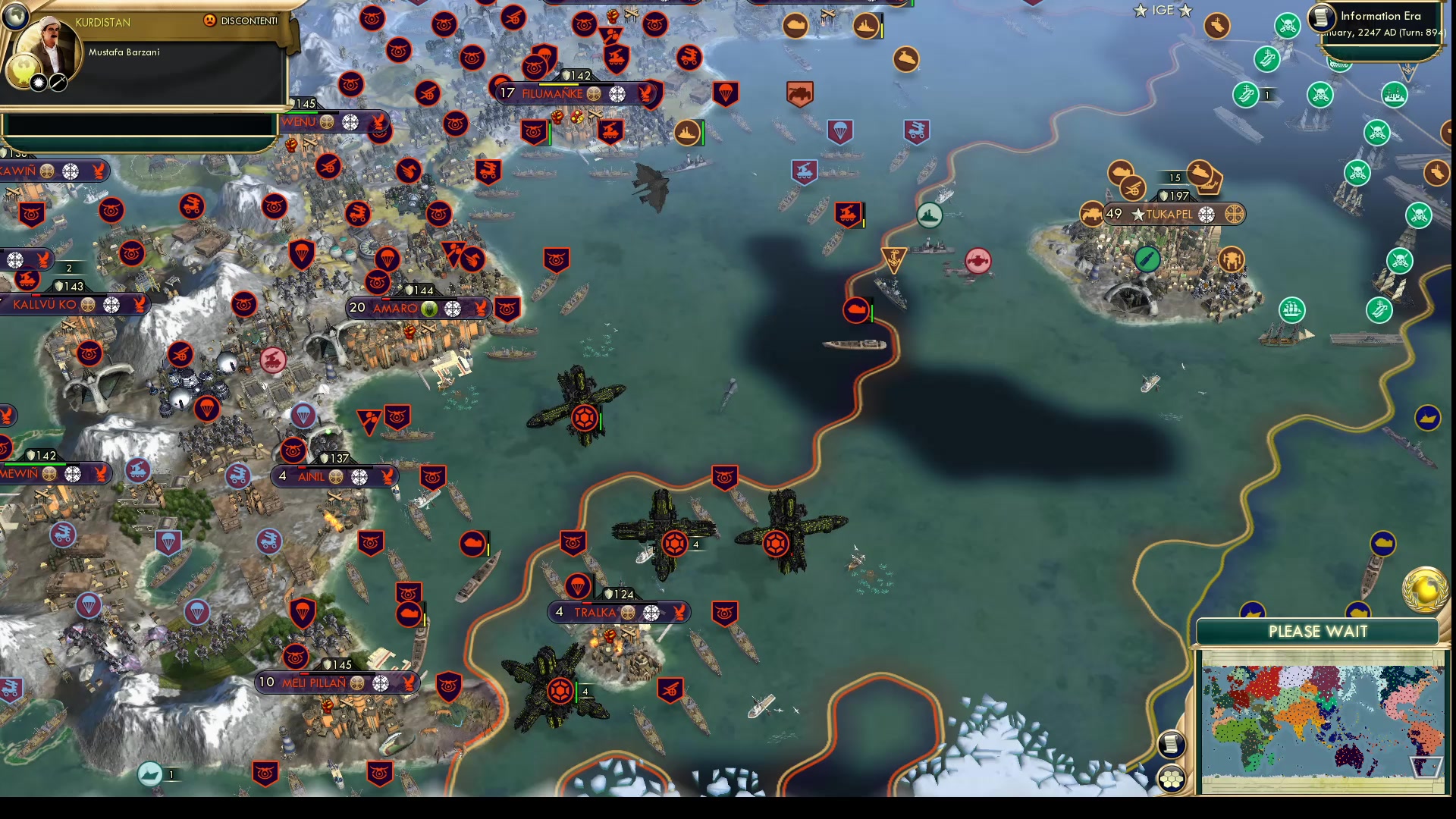
Task: Select the IGE label at the top
Action: coord(1163,10)
